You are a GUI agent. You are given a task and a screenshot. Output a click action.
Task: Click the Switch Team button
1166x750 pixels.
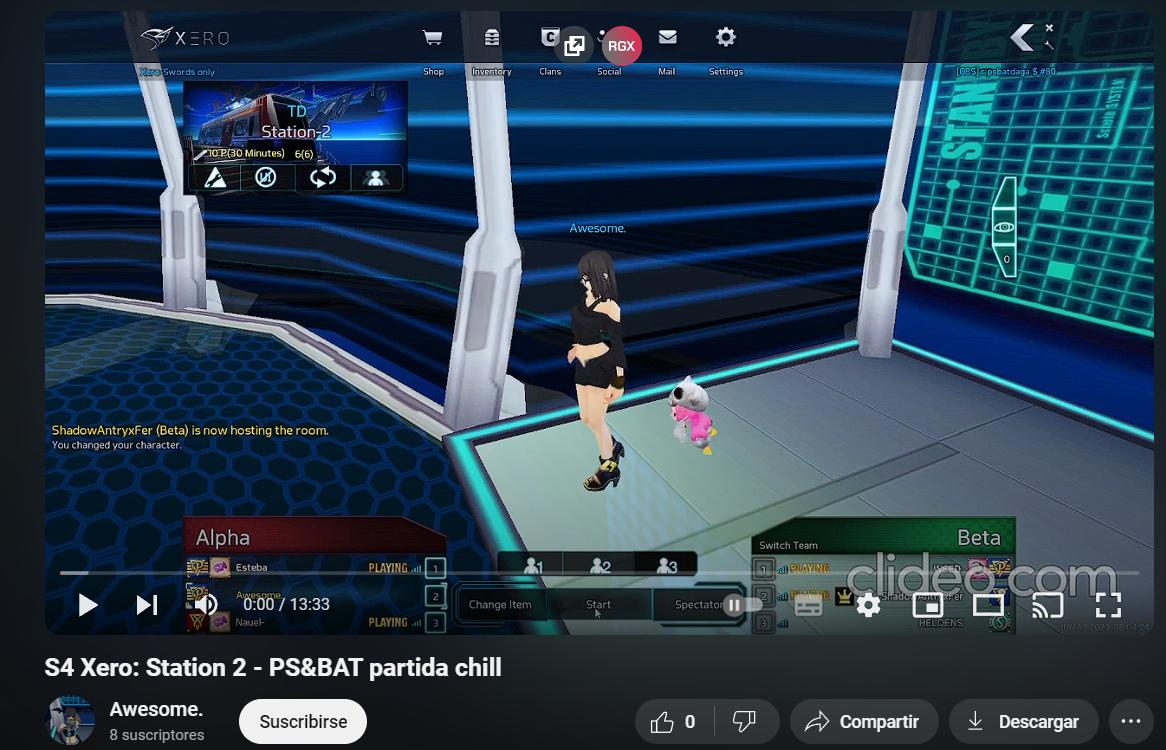click(x=788, y=545)
